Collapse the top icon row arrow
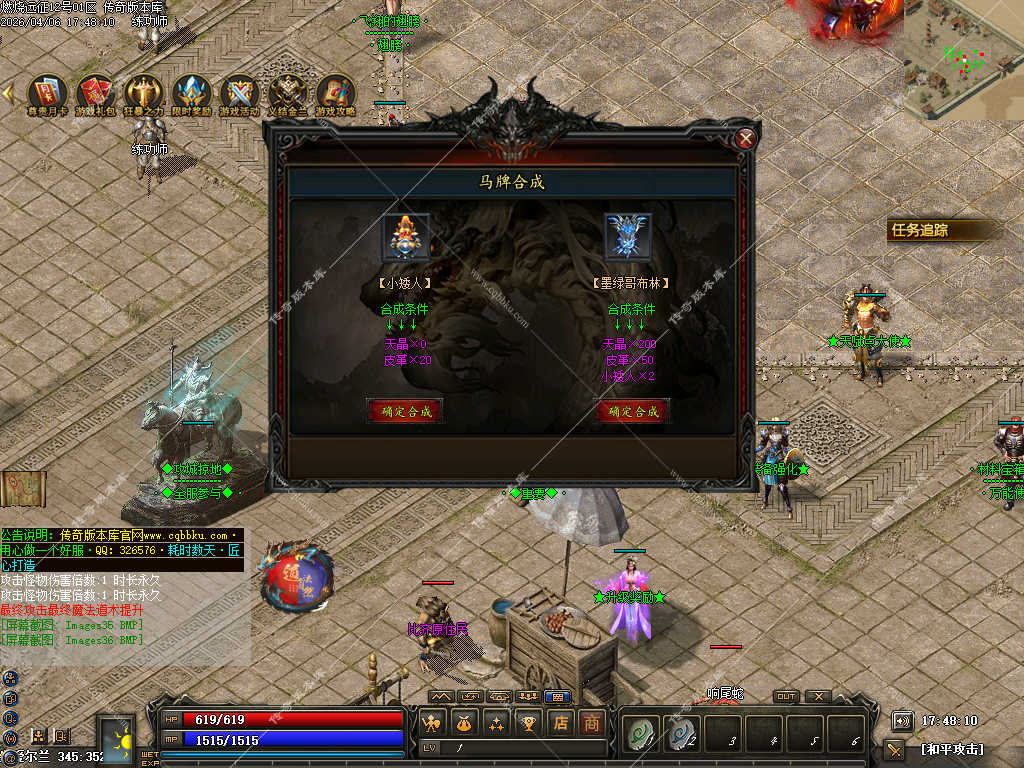Screen dimensions: 1024x768 [8, 93]
